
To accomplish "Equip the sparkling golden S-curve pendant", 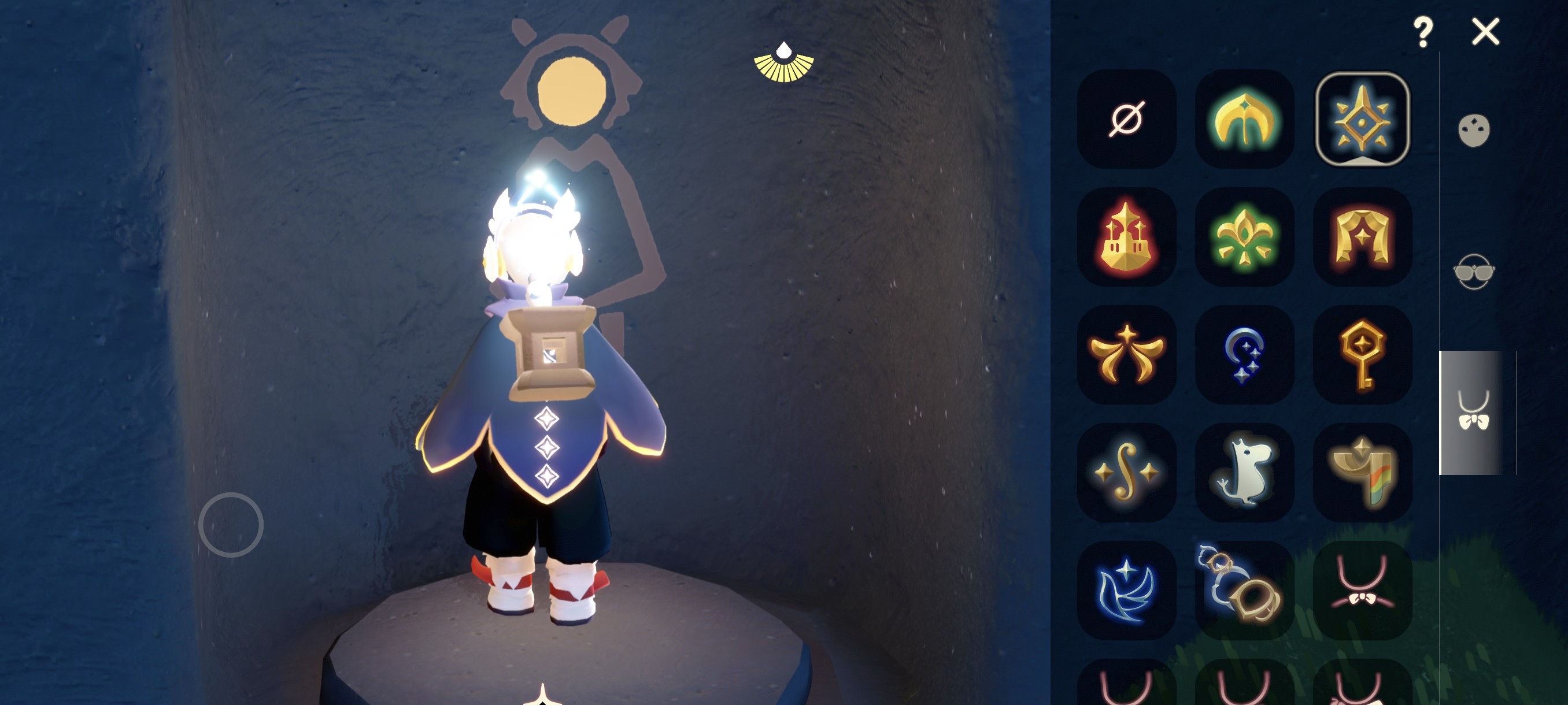I will coord(1126,472).
